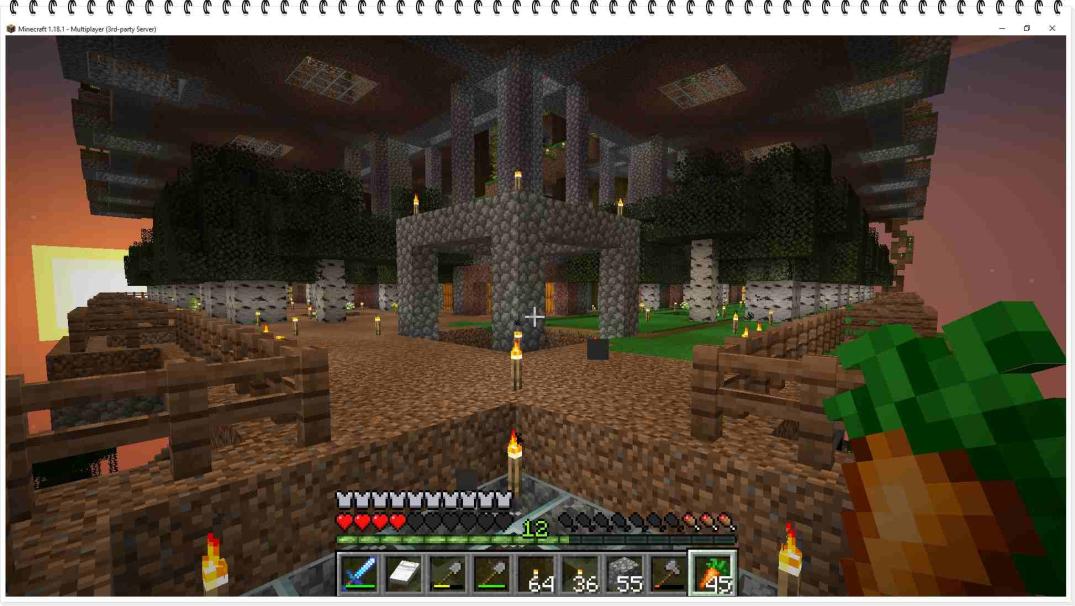Close the Minecraft window
Viewport: 1075px width, 606px height.
tap(1052, 29)
